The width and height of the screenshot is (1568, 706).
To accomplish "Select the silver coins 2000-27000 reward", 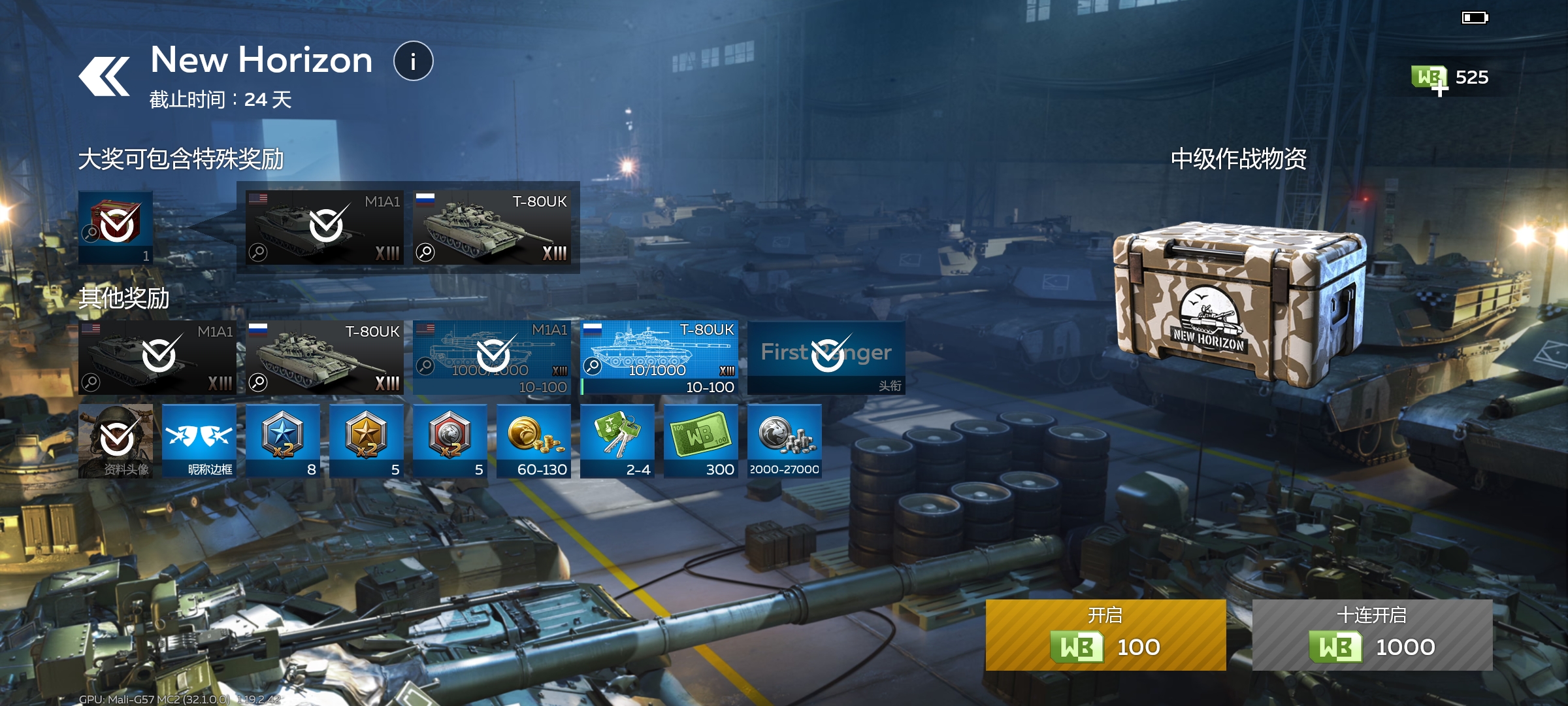I will [785, 441].
